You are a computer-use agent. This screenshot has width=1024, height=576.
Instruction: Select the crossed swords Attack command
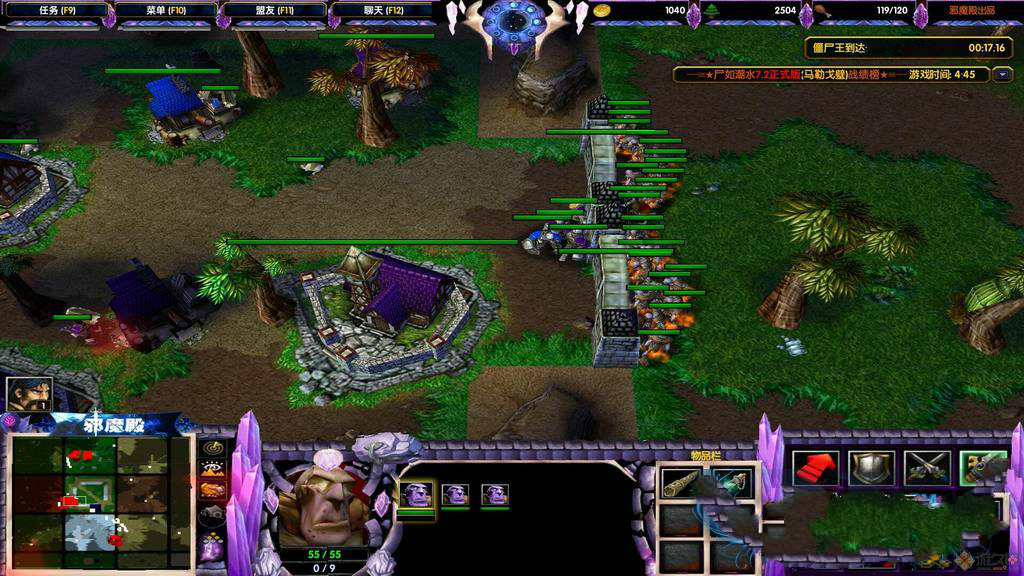pos(926,467)
